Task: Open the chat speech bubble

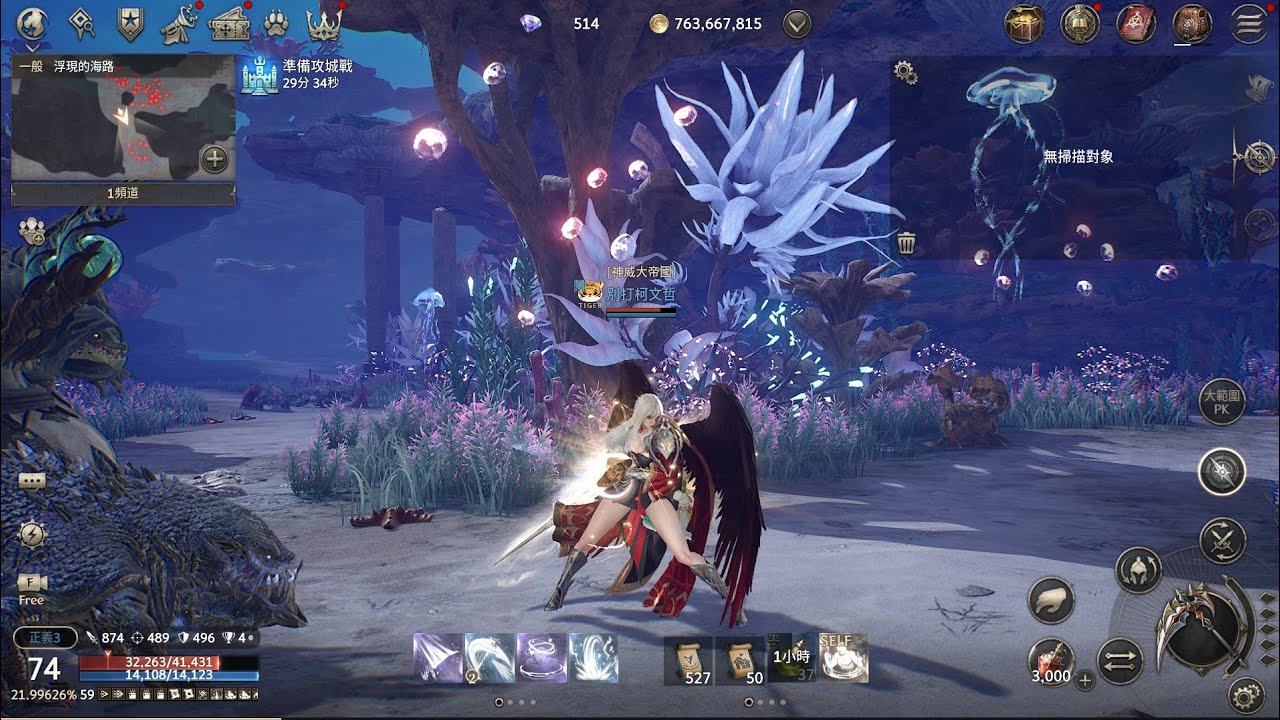Action: tap(31, 480)
